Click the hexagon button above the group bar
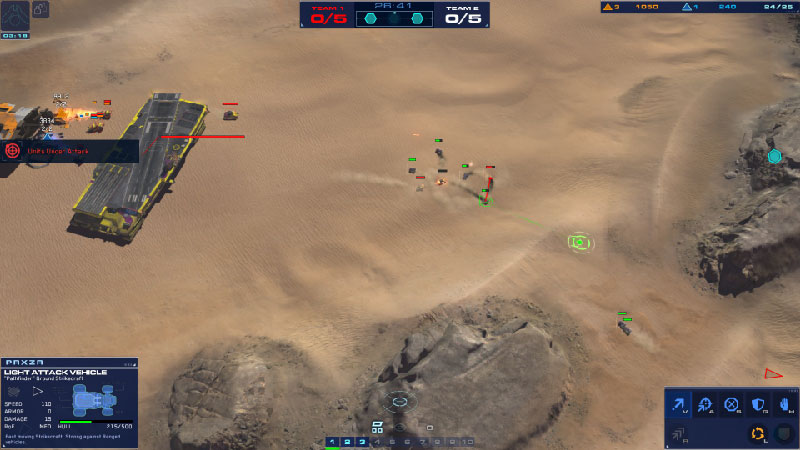800x450 pixels. tap(400, 401)
